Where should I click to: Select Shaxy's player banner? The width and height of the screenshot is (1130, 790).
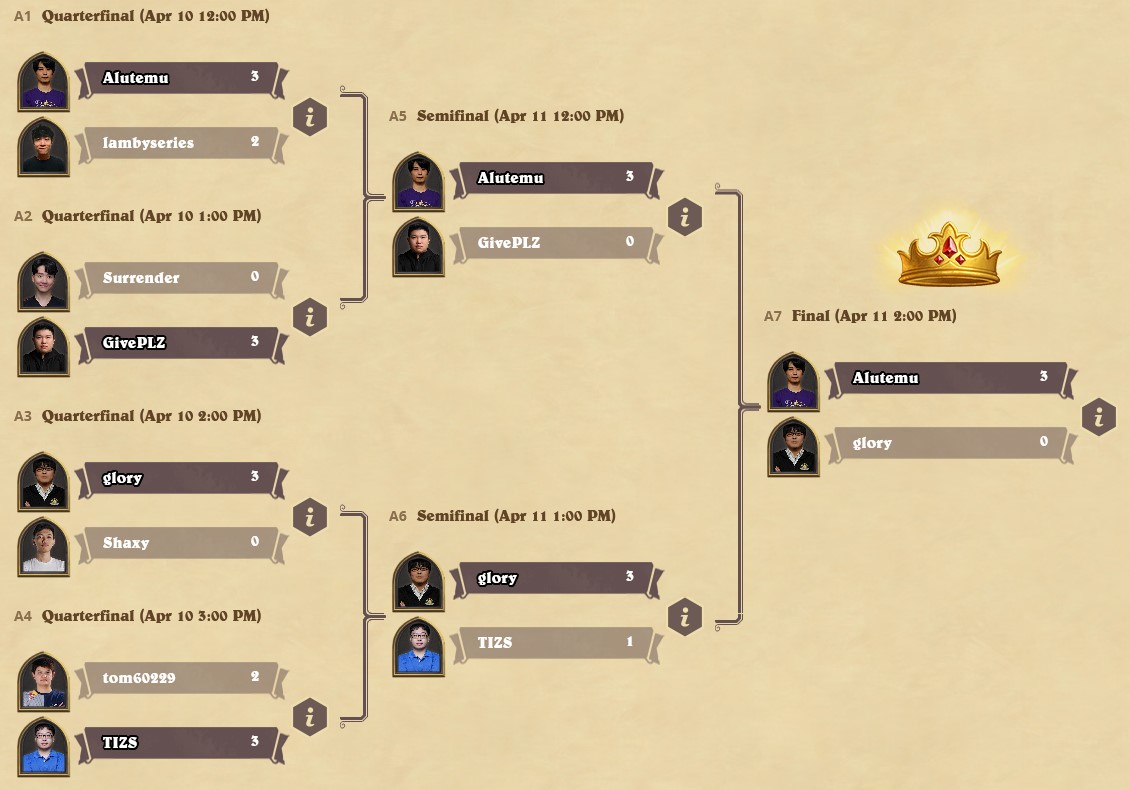pos(179,543)
